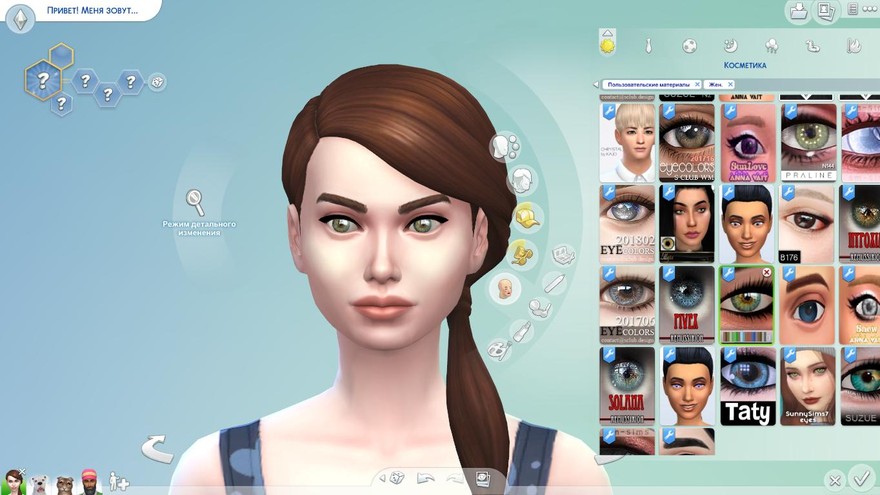Open the gallery photos button
Viewport: 880px width, 495px height.
[826, 12]
